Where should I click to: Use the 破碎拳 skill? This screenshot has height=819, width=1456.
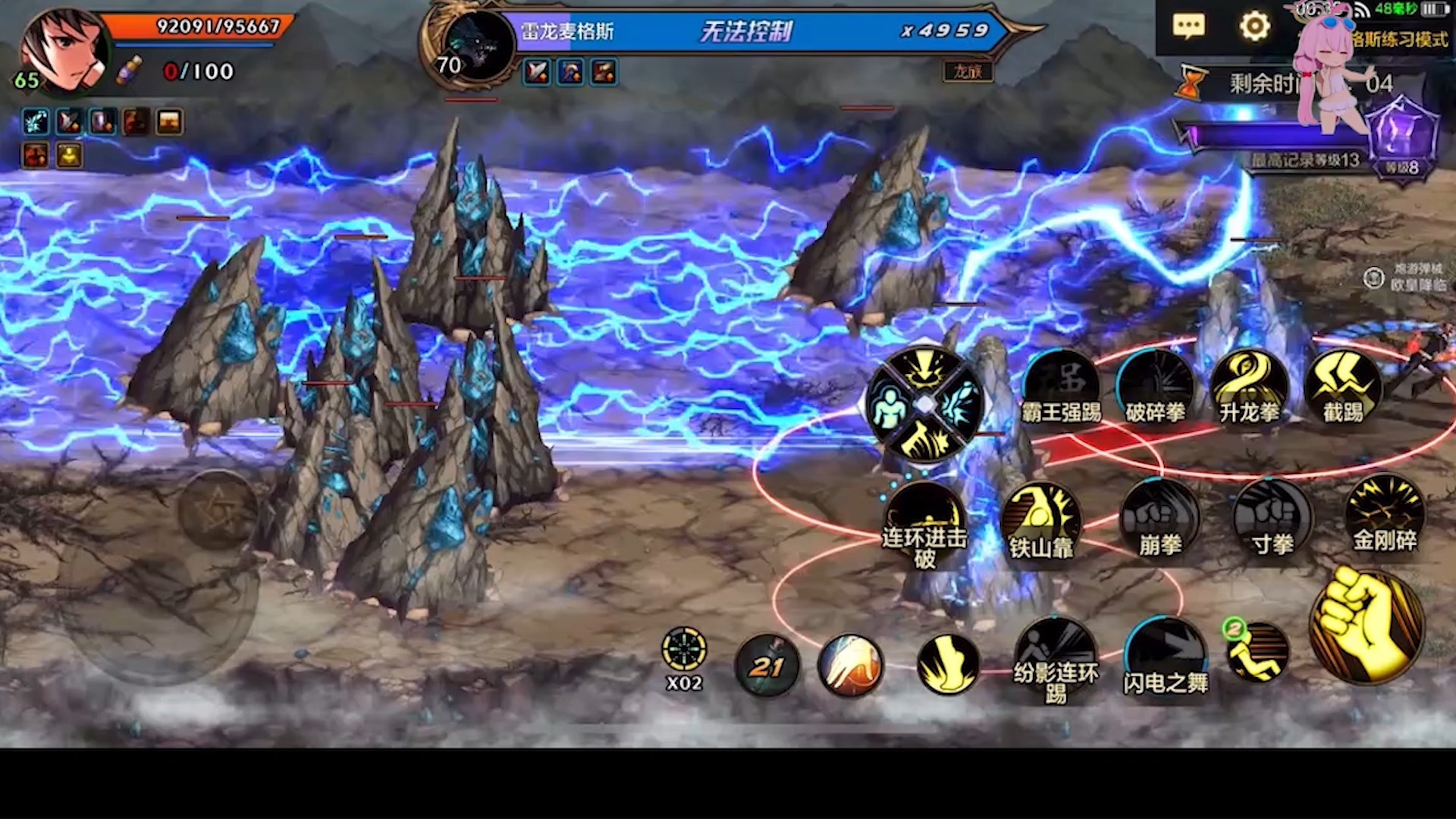pos(1155,388)
